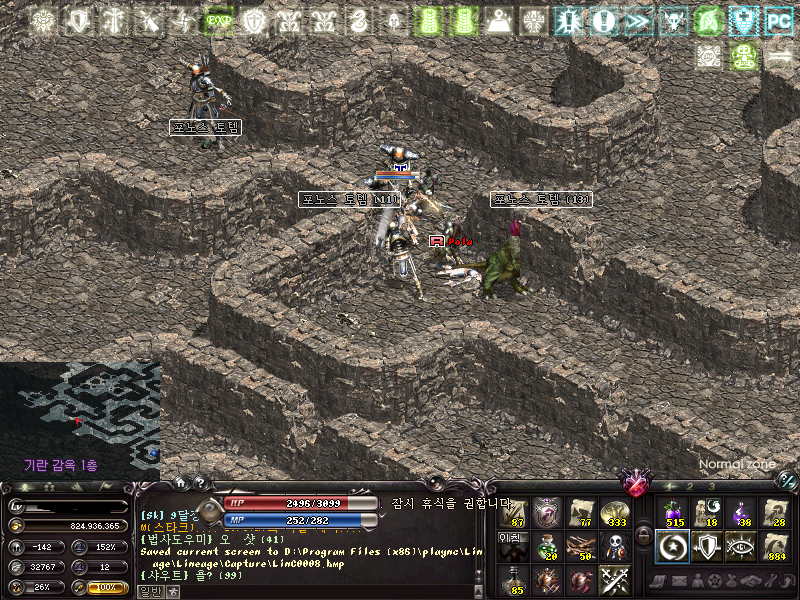This screenshot has height=600, width=800.
Task: Use the purple potion with count 515
Action: [673, 511]
